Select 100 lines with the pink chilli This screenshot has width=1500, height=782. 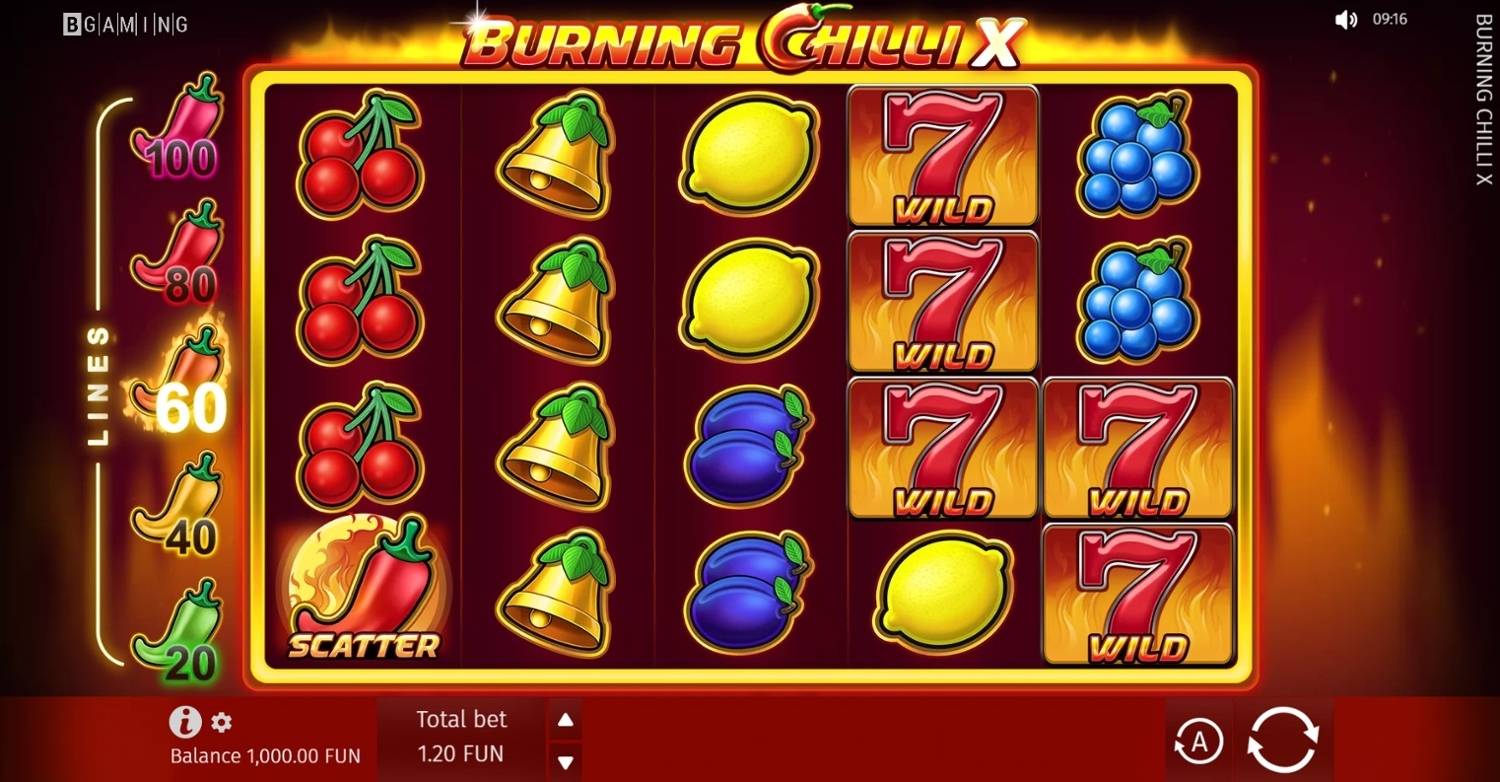click(178, 130)
